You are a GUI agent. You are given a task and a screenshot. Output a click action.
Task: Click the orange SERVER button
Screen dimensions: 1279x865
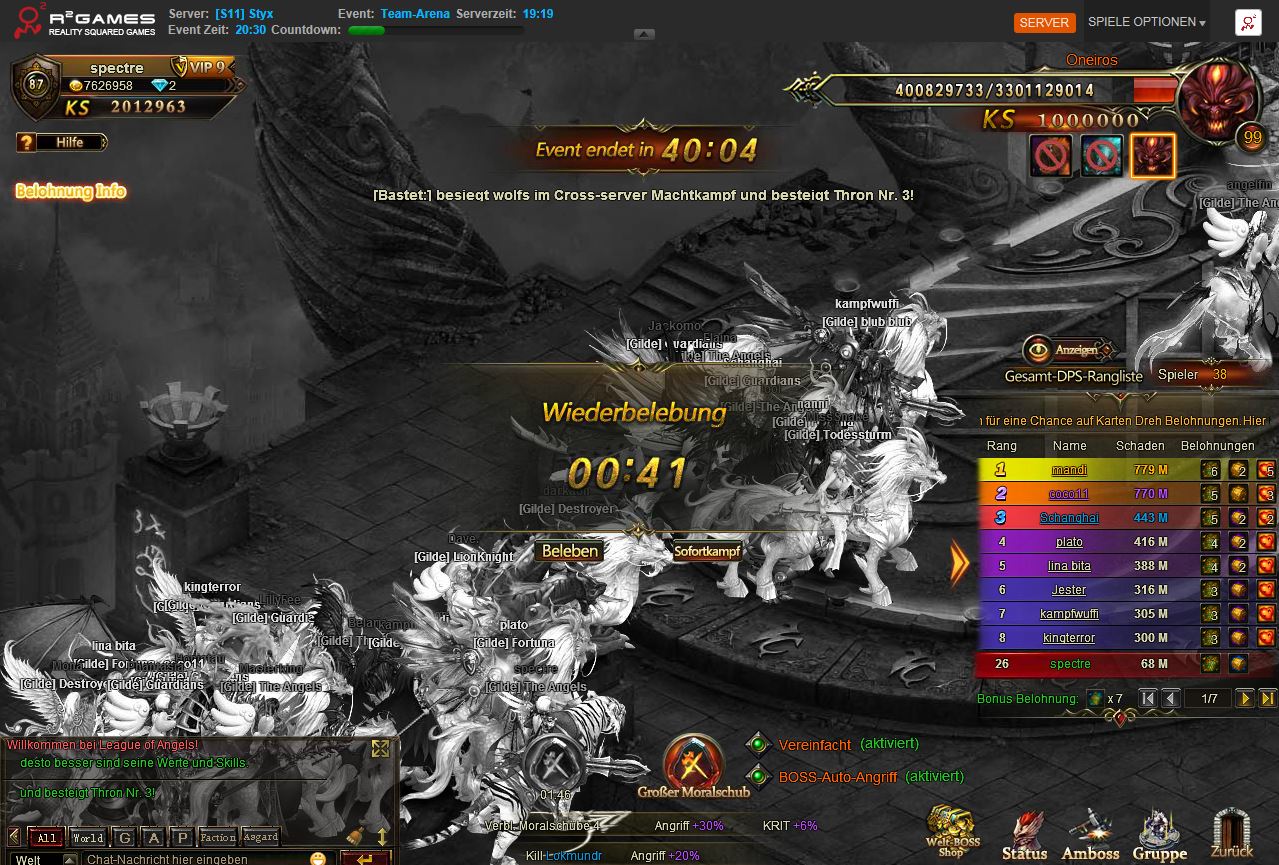point(1044,22)
